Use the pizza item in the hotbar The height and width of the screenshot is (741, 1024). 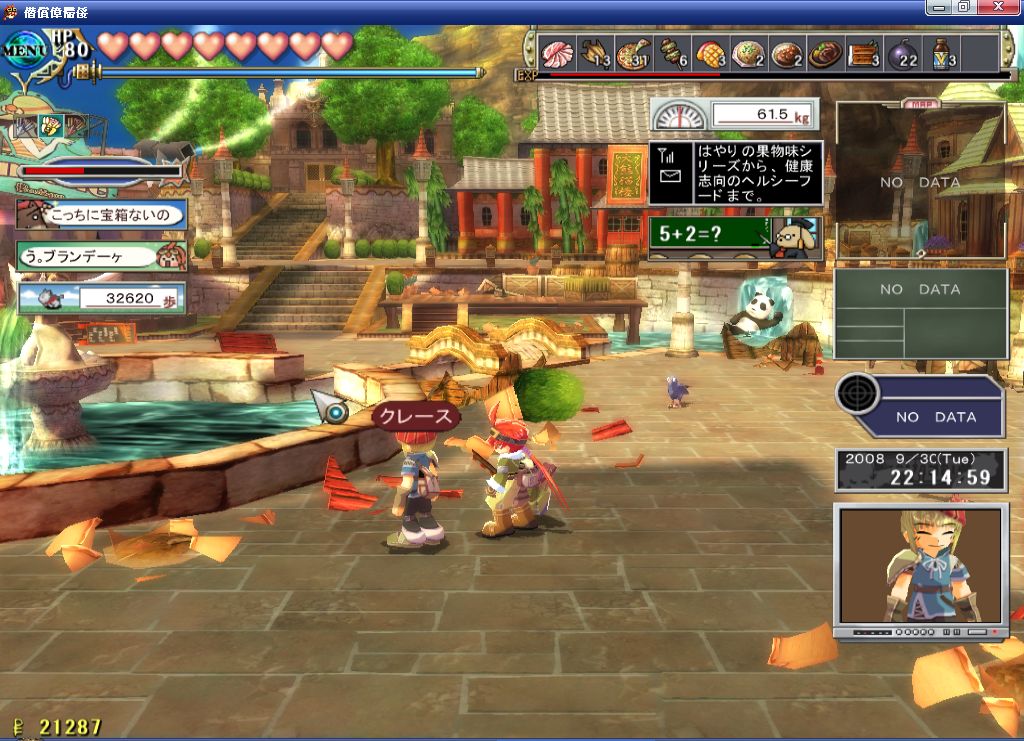tap(633, 52)
